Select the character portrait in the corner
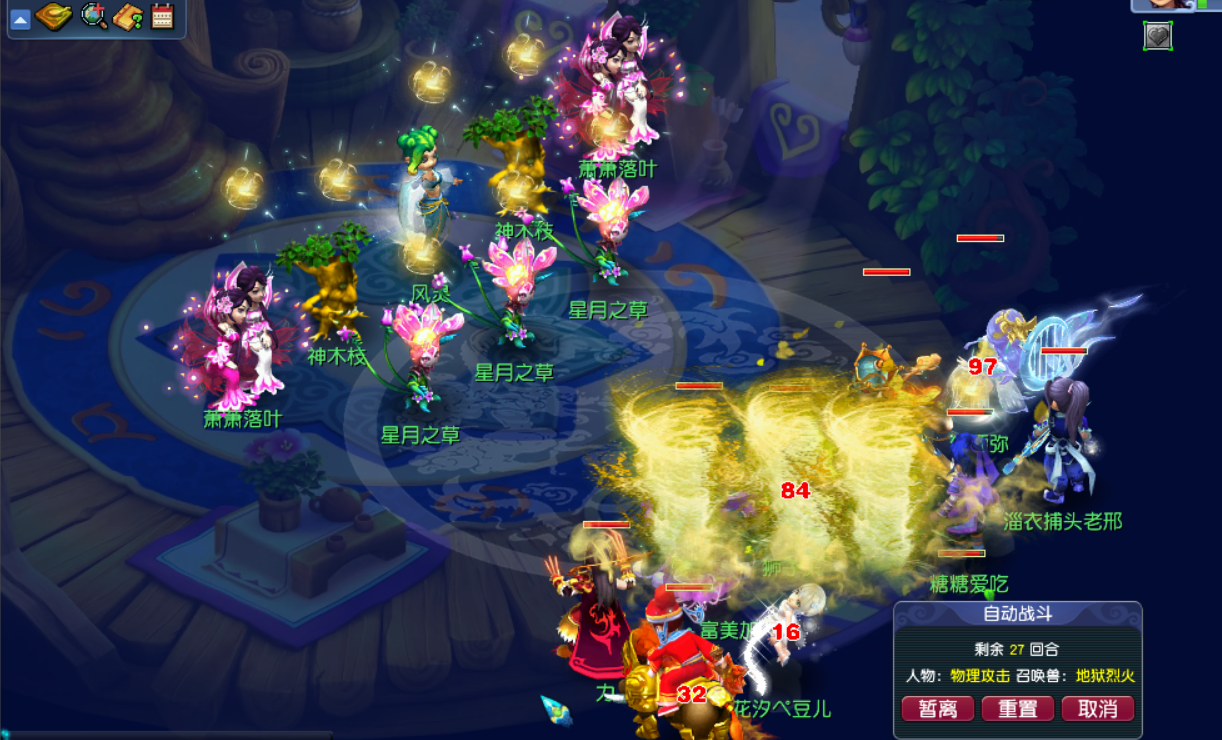This screenshot has height=740, width=1222. click(x=1162, y=4)
